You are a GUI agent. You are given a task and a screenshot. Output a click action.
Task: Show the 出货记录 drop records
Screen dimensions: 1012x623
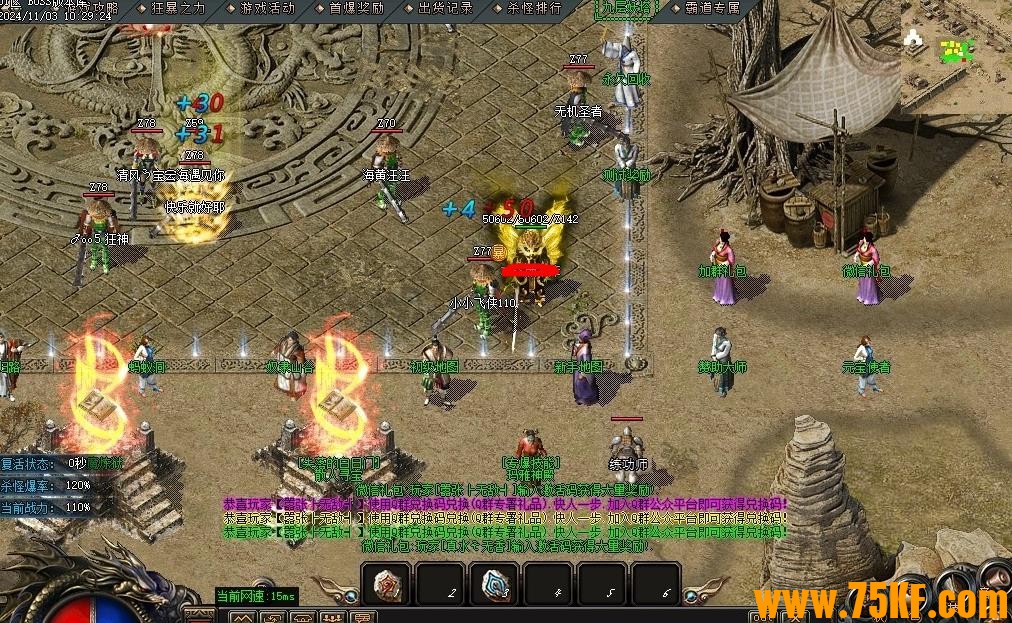pyautogui.click(x=445, y=8)
